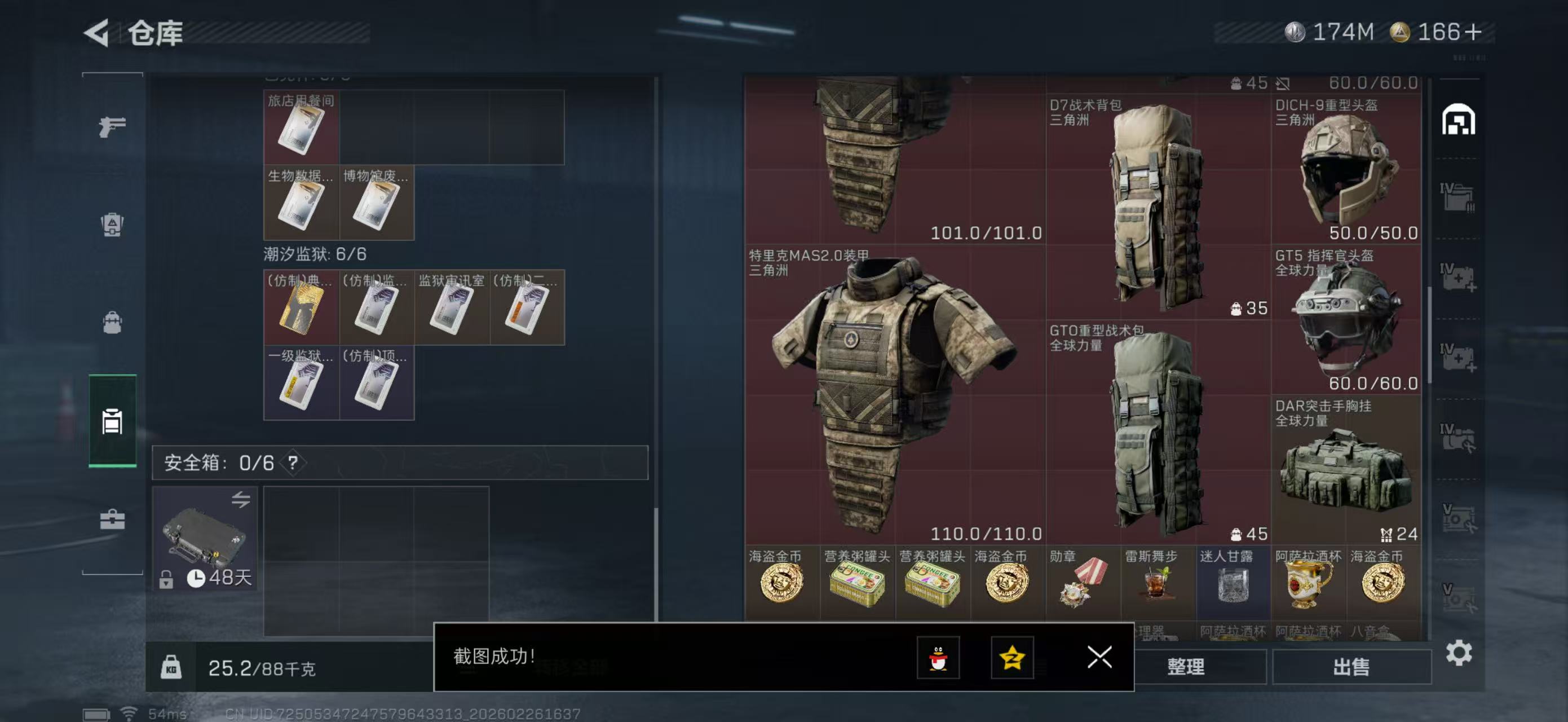
Task: Open the chest rig category icon
Action: (x=112, y=226)
